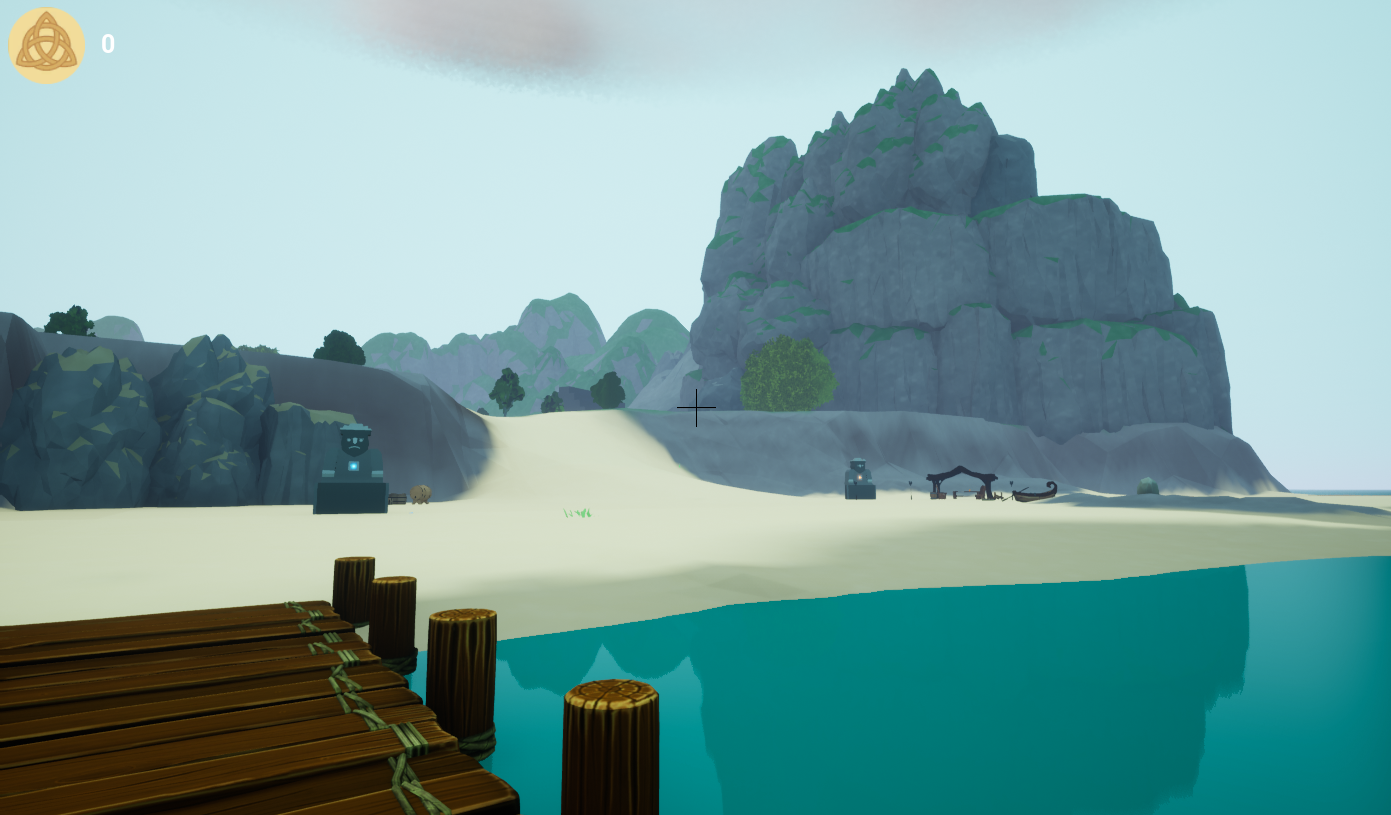Select the chair under the camp canopy
The height and width of the screenshot is (815, 1391).
982,490
